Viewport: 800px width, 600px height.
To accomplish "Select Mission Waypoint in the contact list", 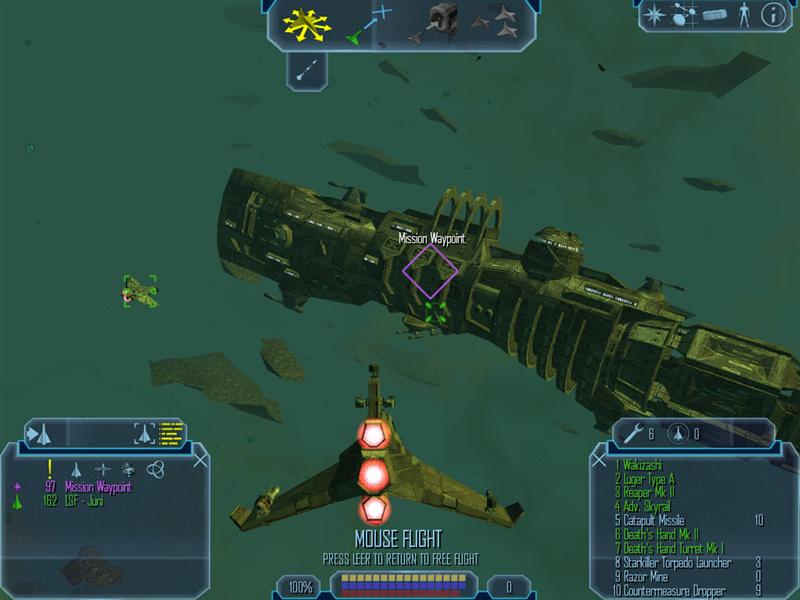I will tap(98, 487).
